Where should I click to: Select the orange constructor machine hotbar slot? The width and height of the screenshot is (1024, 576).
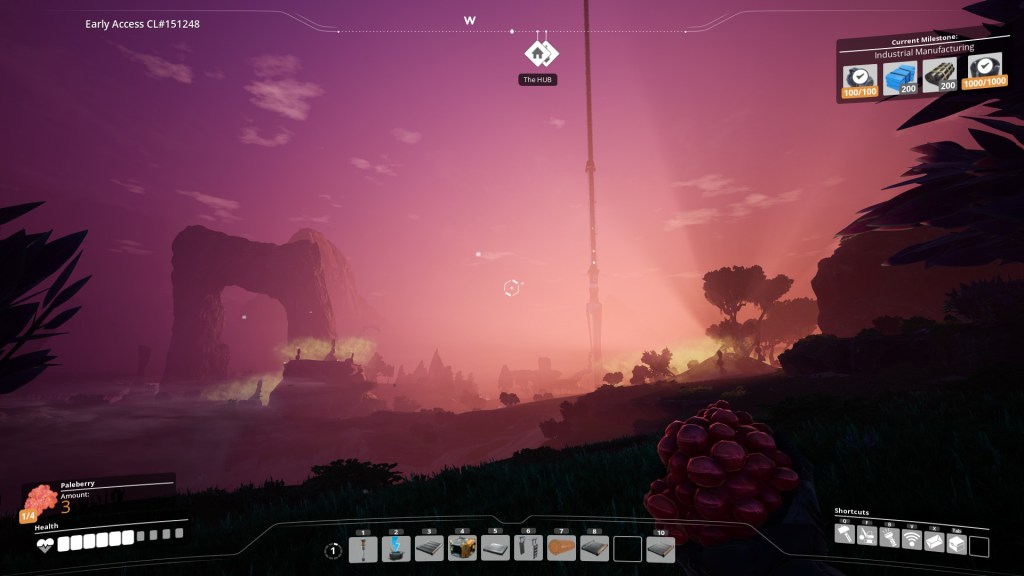coord(462,548)
